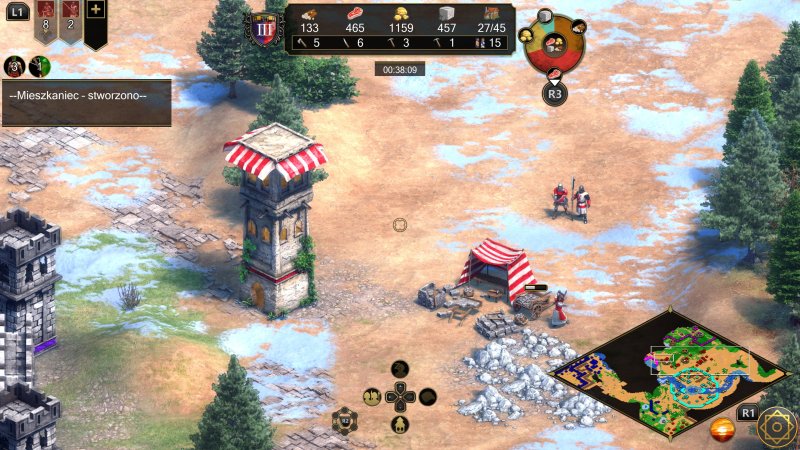The image size is (800, 450).
Task: Choose the gold segment on the villager wheel
Action: point(526,36)
